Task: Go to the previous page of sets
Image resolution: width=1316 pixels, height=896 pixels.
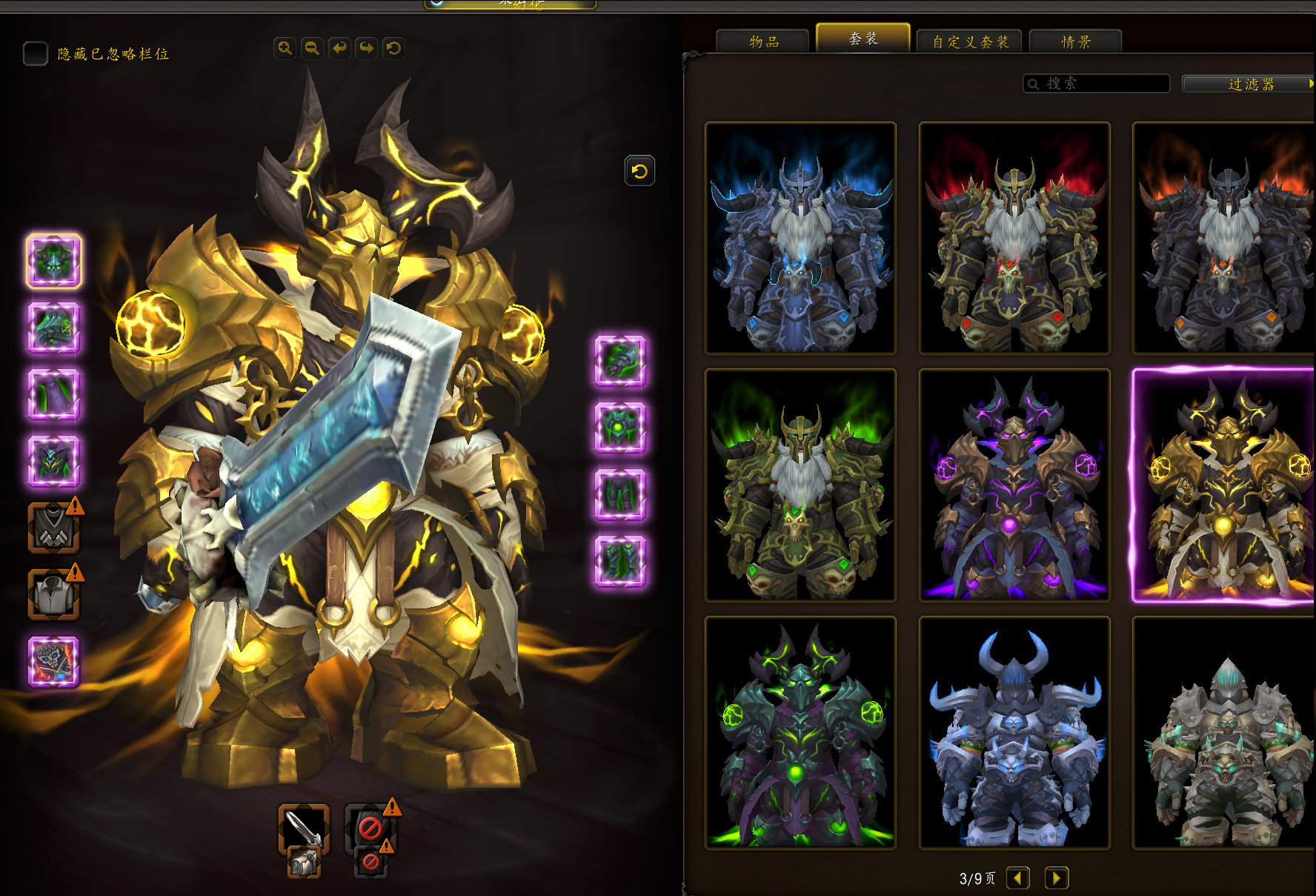Action: coord(1018,878)
